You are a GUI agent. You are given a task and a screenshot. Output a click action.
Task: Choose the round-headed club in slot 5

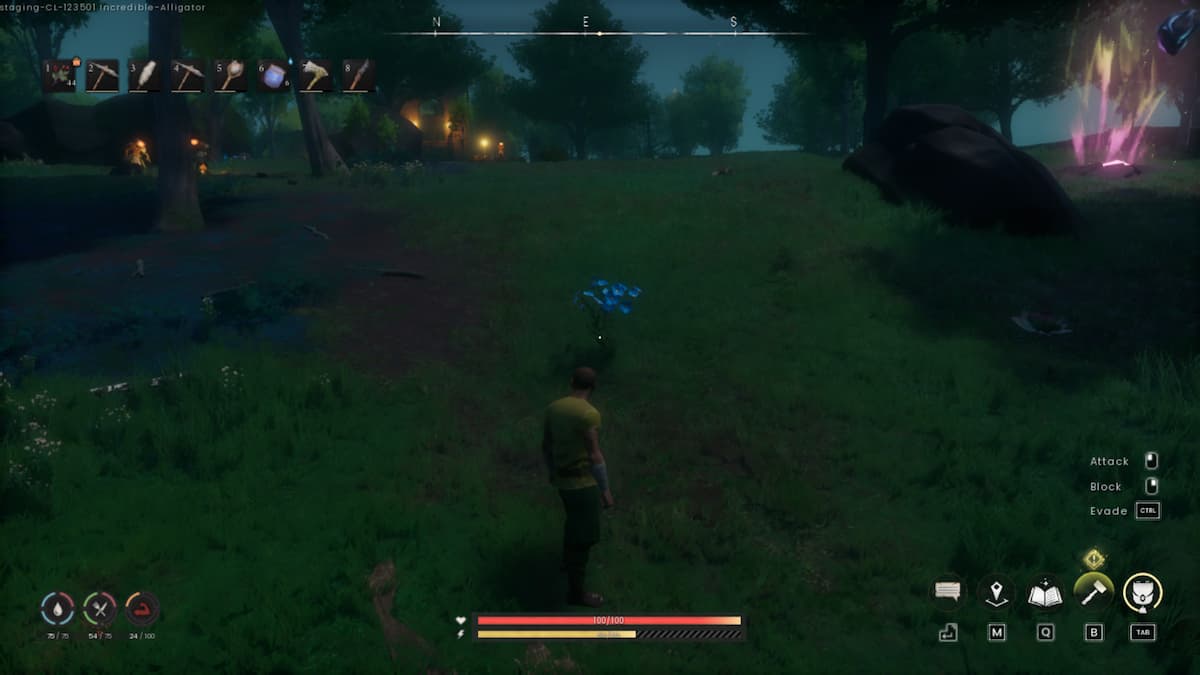(x=231, y=76)
